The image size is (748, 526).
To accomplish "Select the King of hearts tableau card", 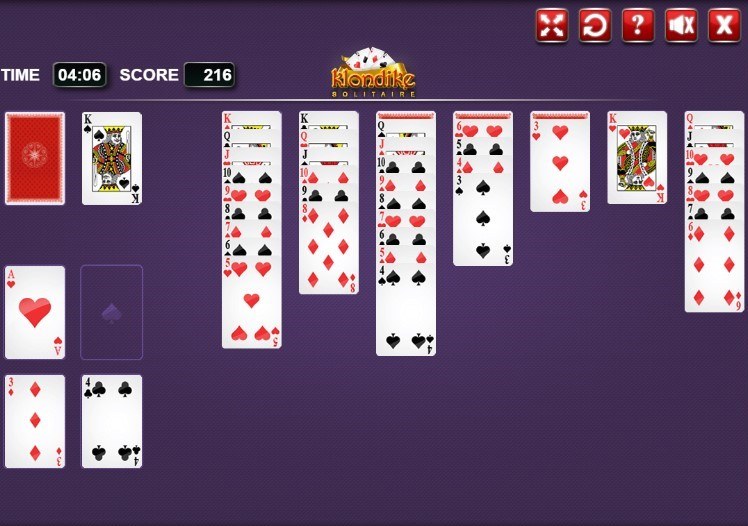I will pos(637,158).
